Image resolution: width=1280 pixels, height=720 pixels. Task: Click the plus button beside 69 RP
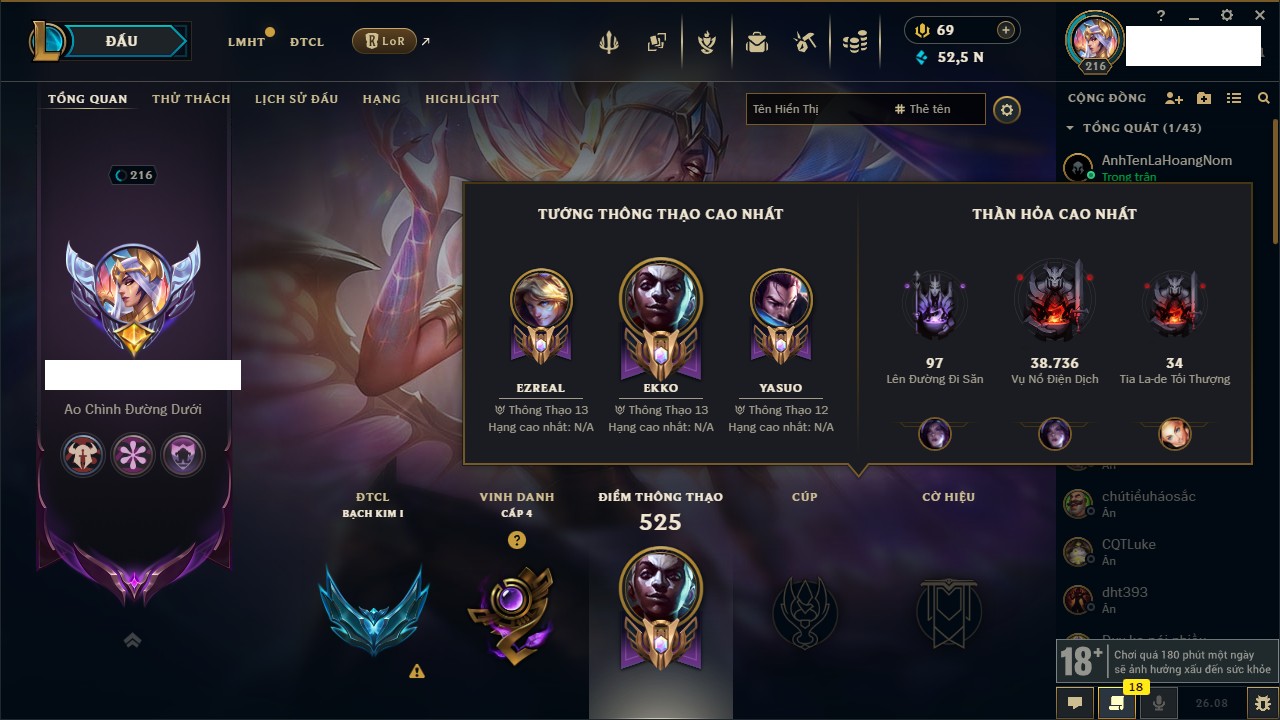(x=1006, y=30)
